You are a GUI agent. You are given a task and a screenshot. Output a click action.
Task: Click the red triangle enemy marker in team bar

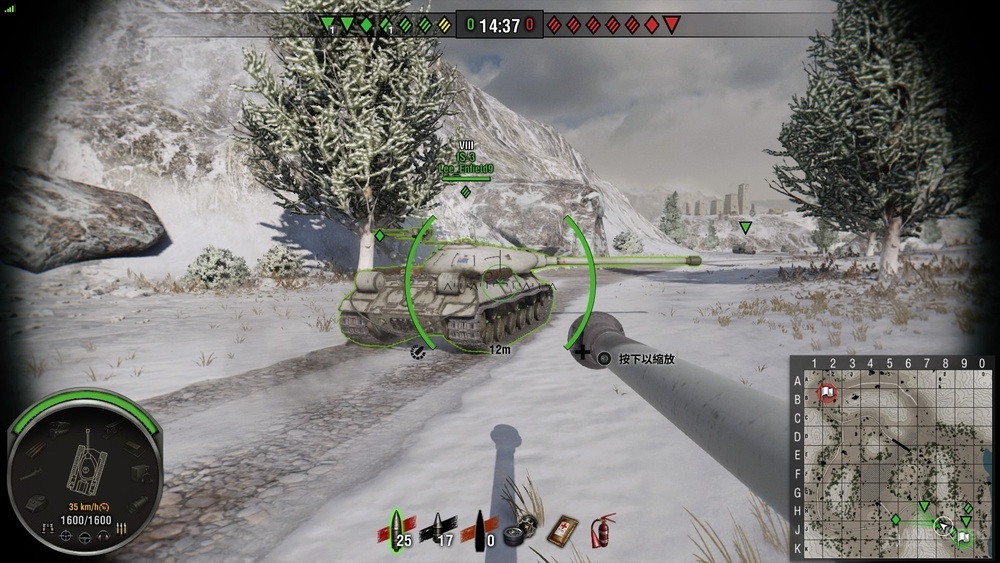(x=671, y=24)
